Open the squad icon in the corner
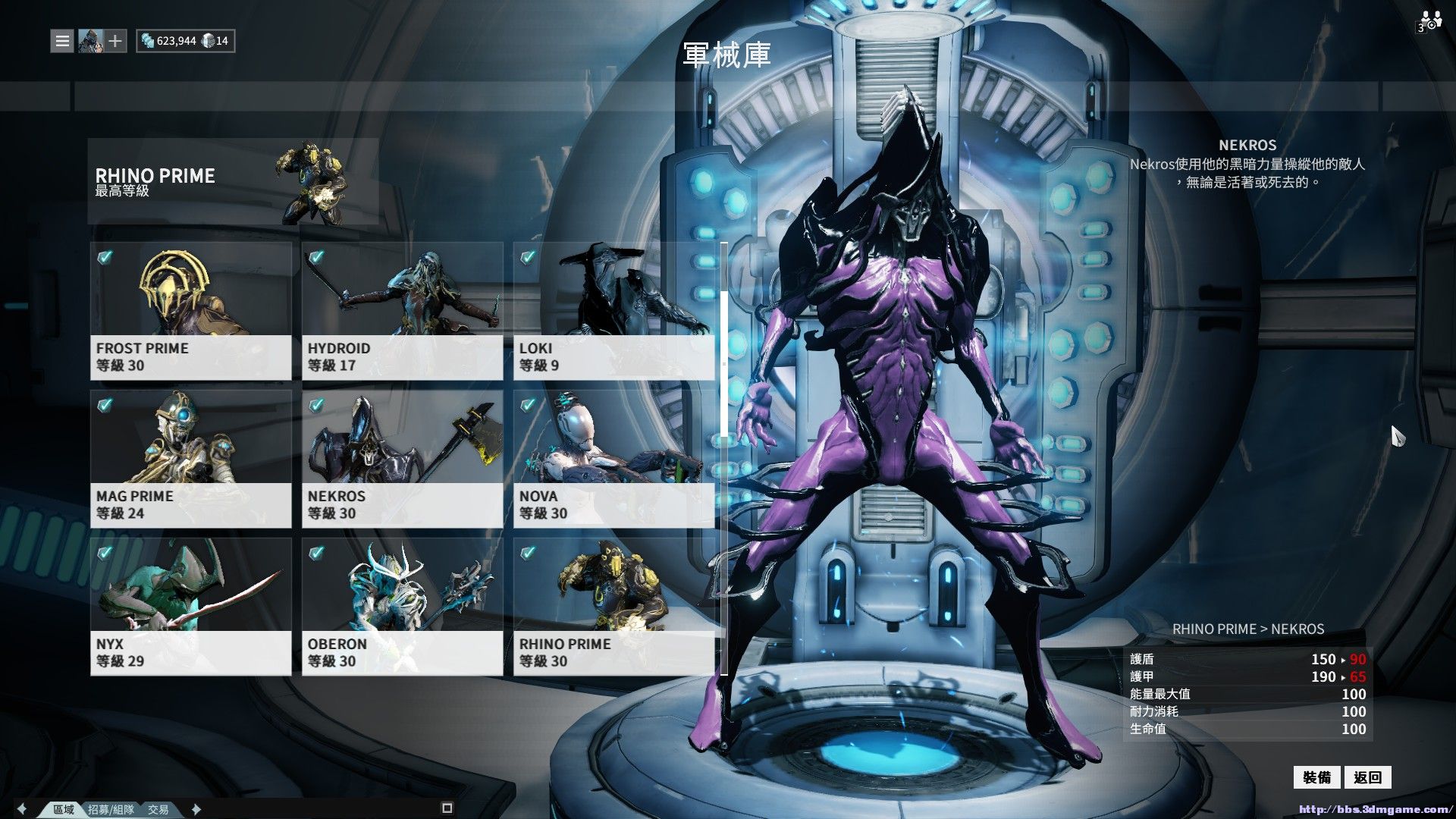This screenshot has height=819, width=1456. point(1429,21)
